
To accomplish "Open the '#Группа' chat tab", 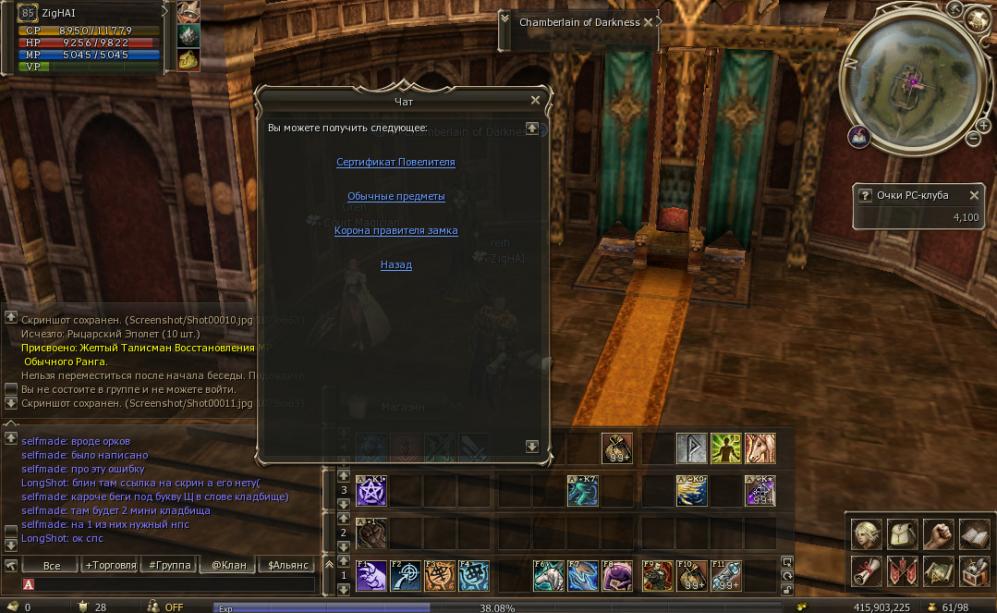I will pyautogui.click(x=169, y=565).
